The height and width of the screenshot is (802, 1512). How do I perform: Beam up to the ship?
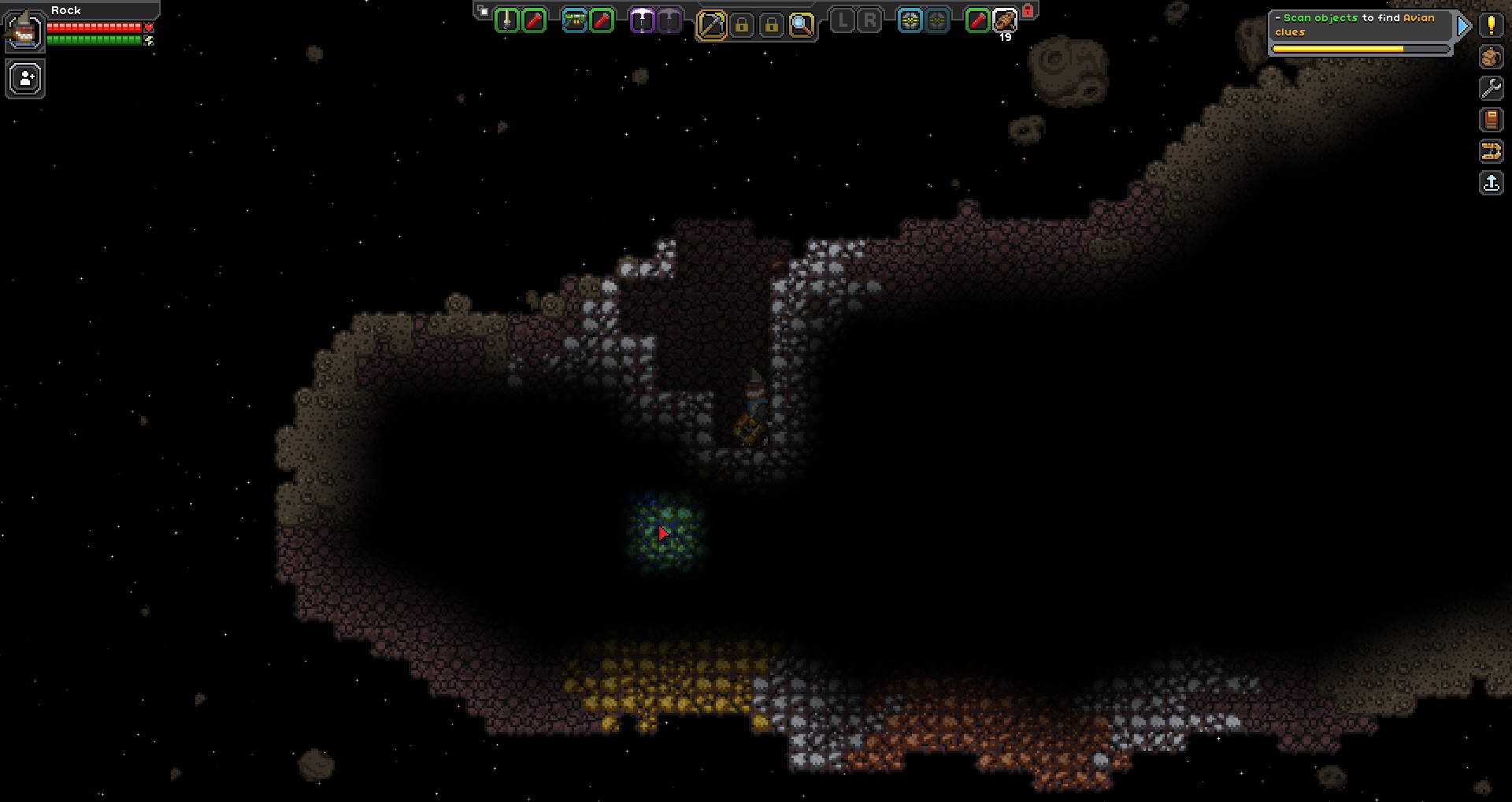click(1491, 183)
